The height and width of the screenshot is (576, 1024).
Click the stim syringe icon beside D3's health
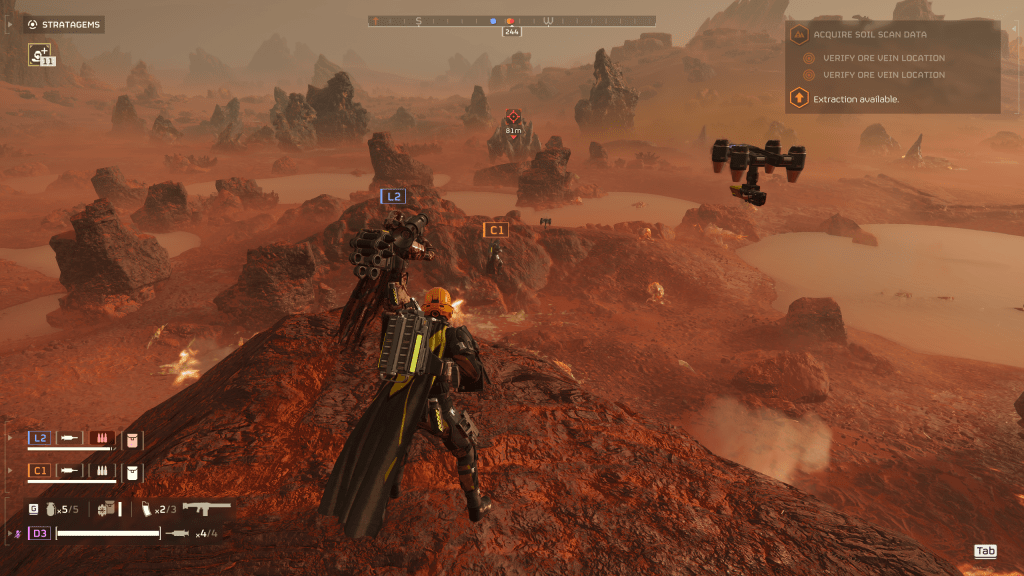(x=178, y=533)
